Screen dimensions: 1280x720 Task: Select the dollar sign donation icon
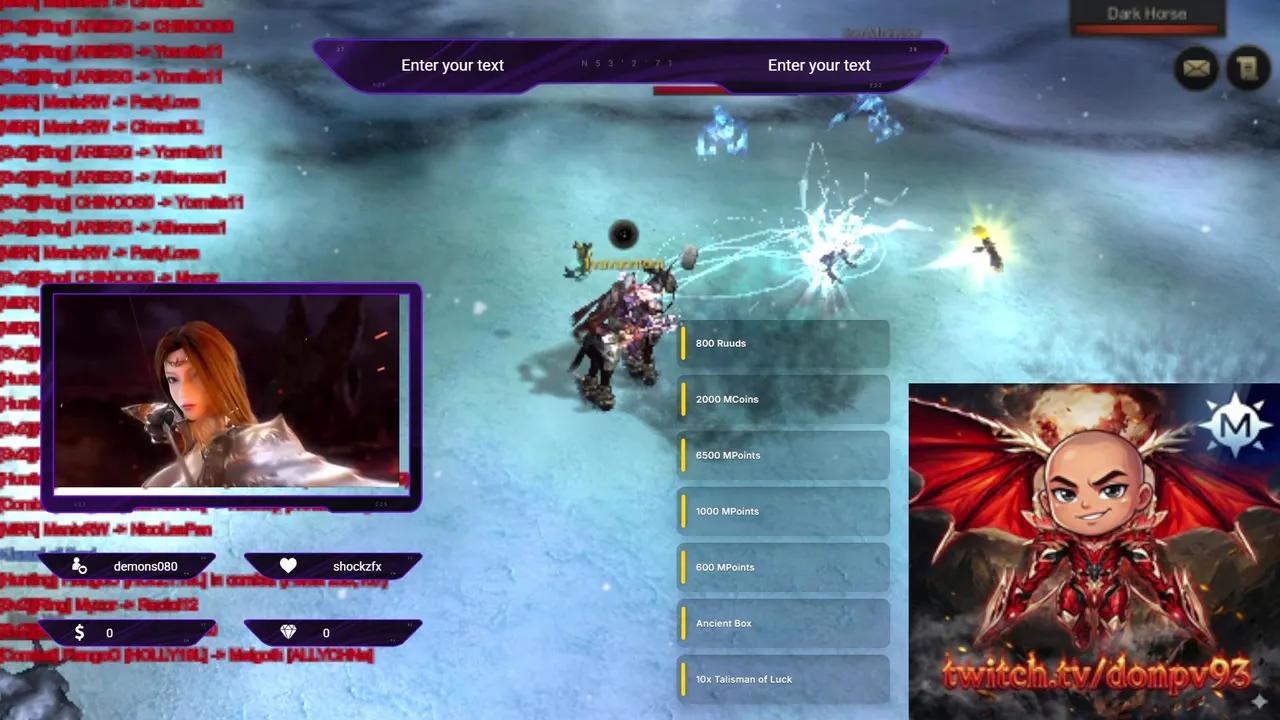[x=79, y=632]
